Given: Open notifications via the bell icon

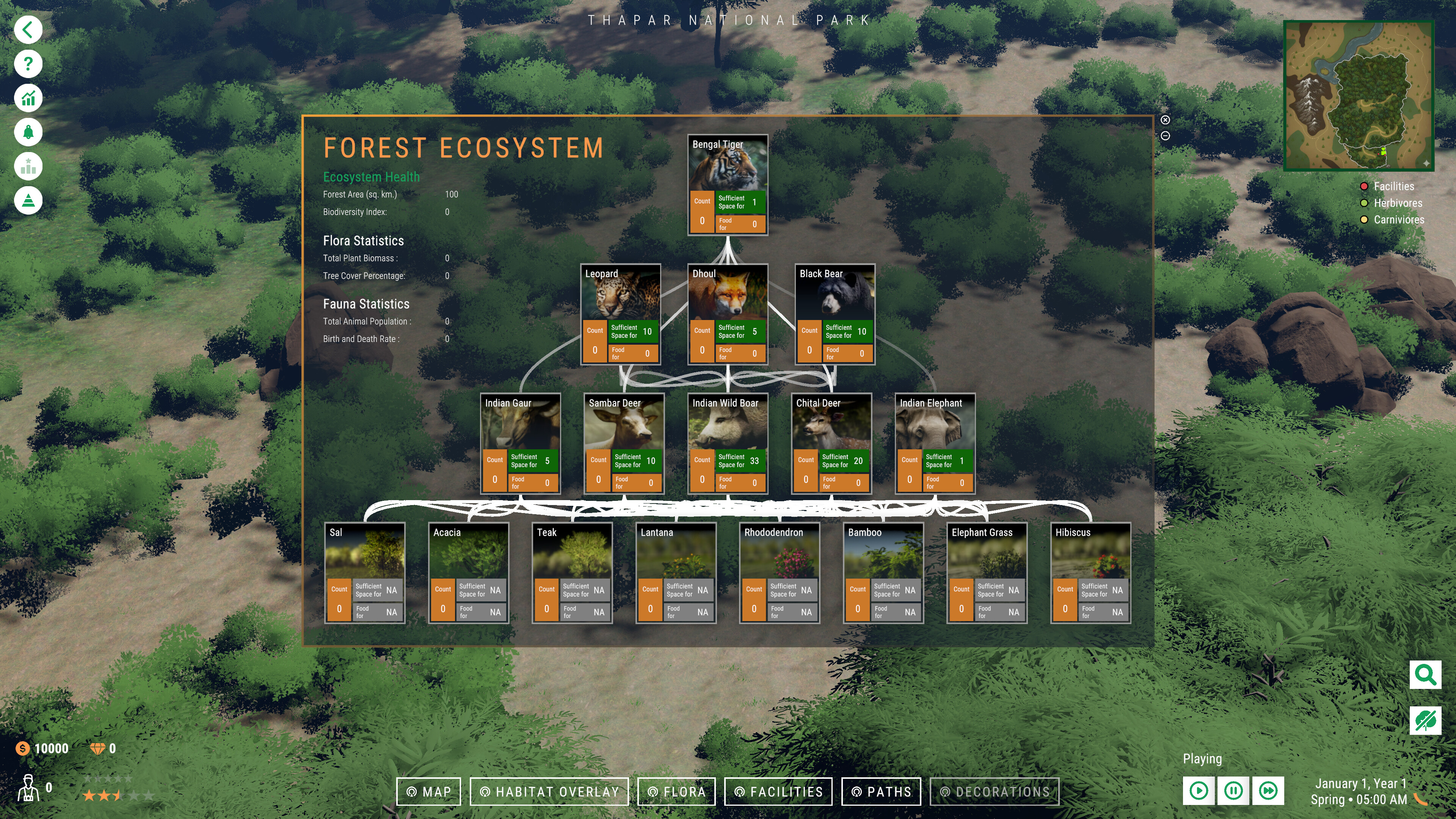Looking at the screenshot, I should pyautogui.click(x=28, y=131).
